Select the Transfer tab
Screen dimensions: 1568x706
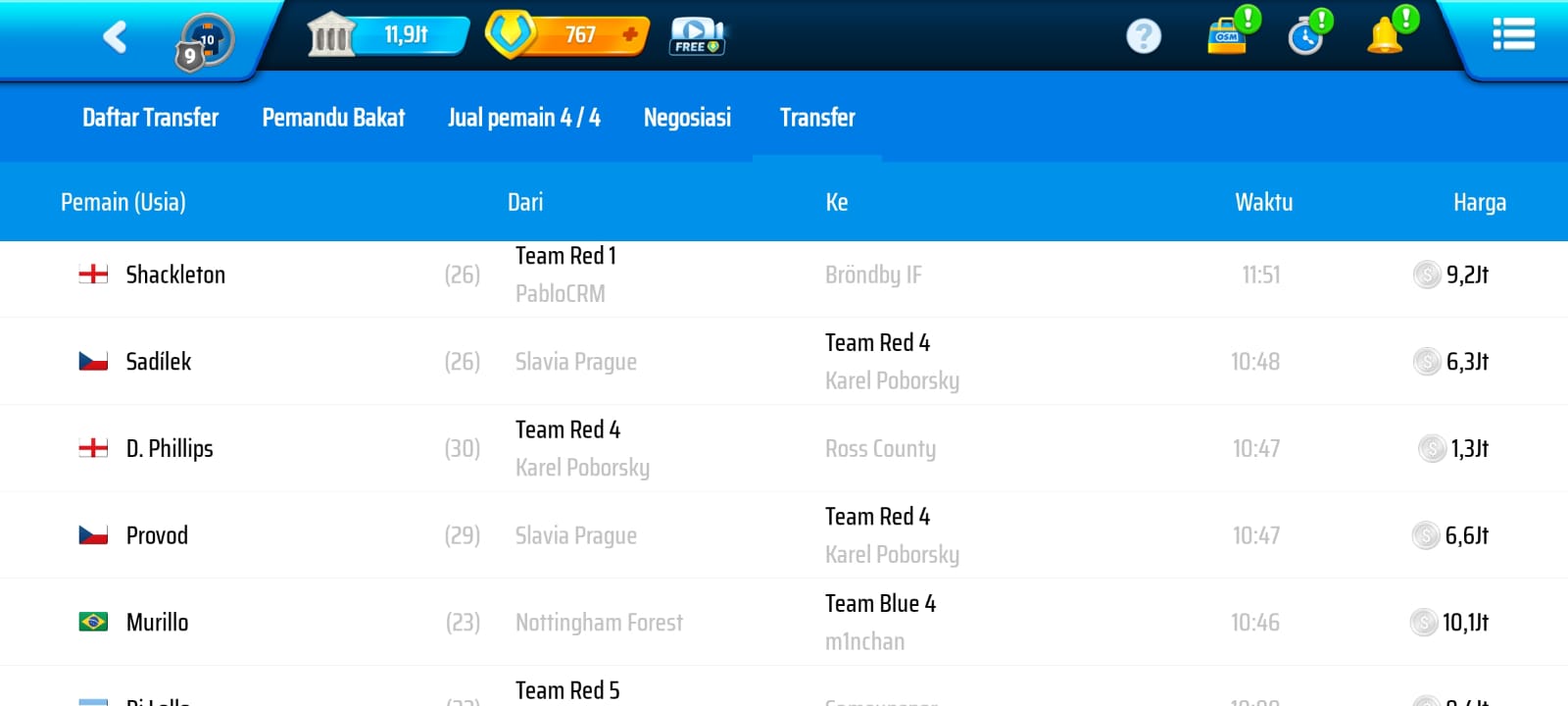coord(817,118)
